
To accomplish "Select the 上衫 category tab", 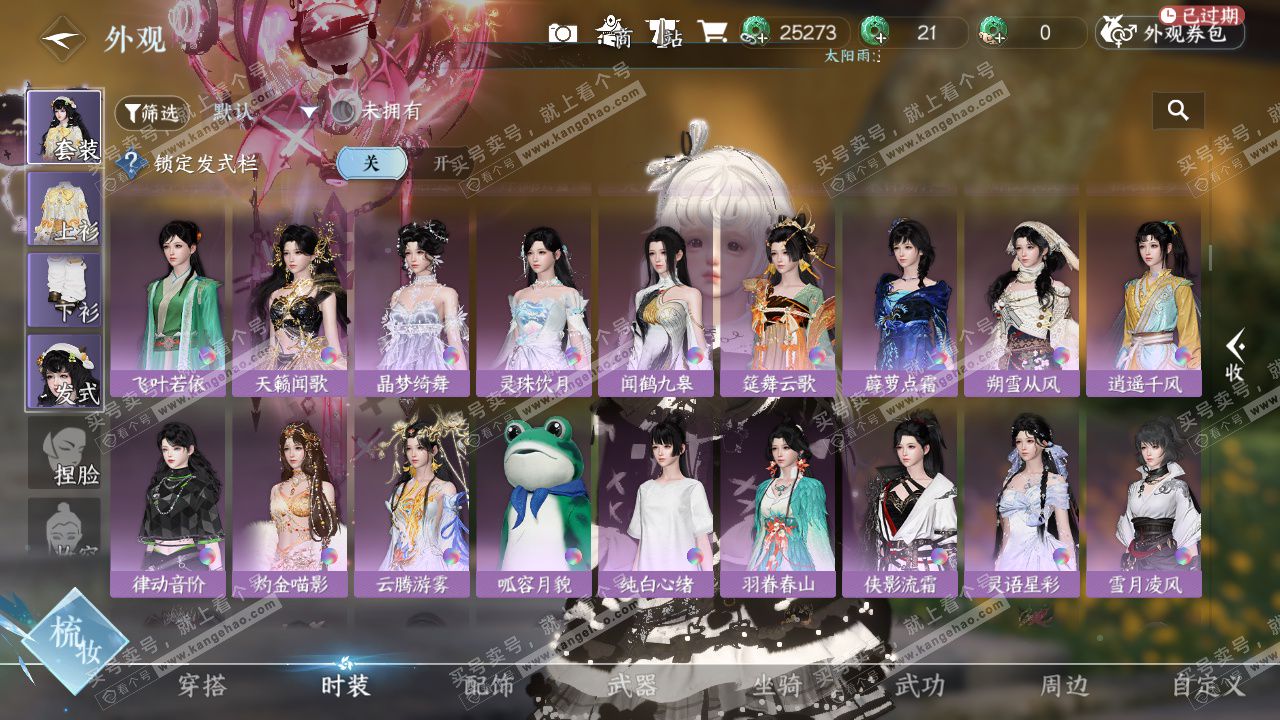I will (64, 209).
